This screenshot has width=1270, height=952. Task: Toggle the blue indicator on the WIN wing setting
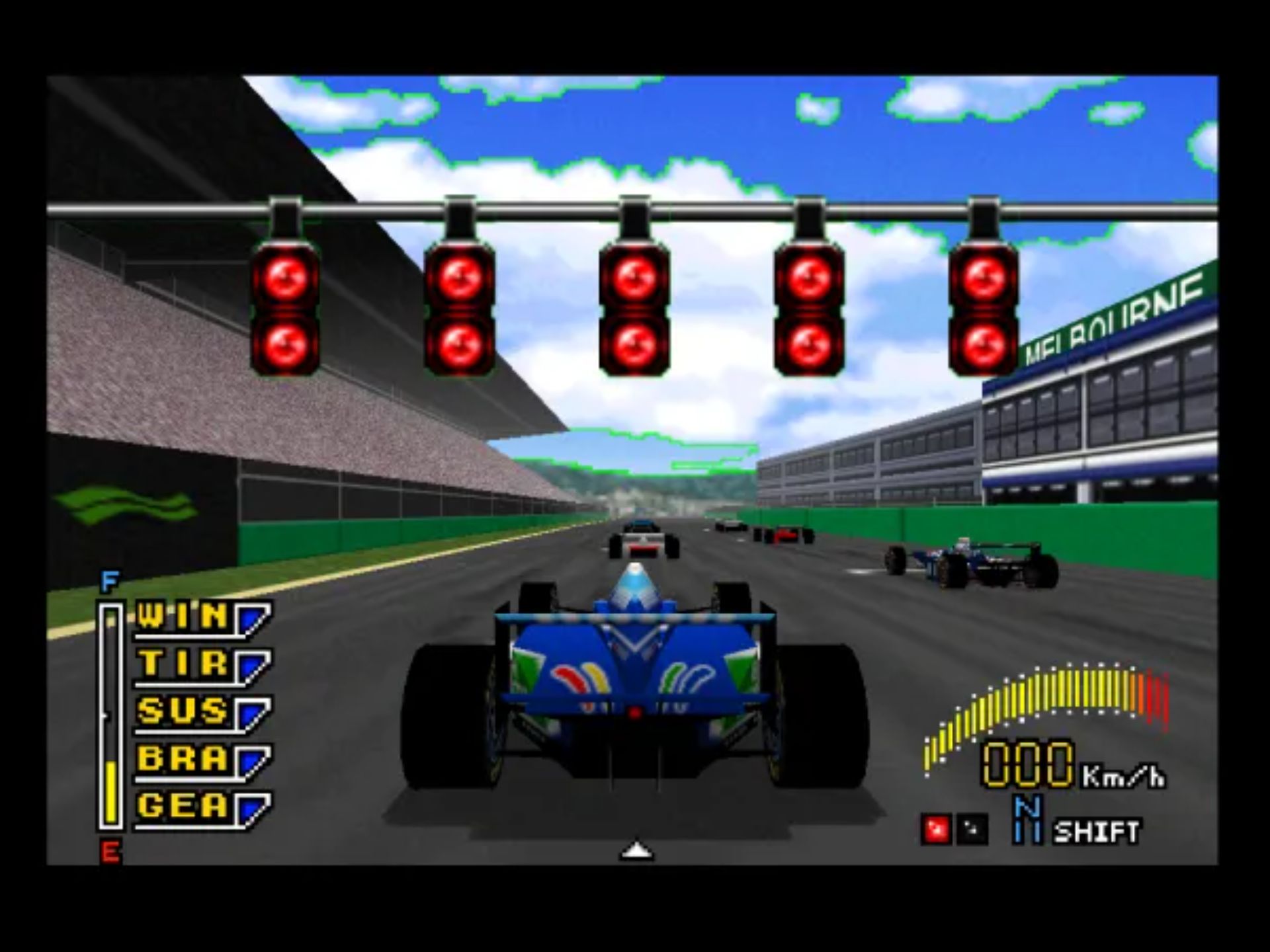click(x=253, y=619)
